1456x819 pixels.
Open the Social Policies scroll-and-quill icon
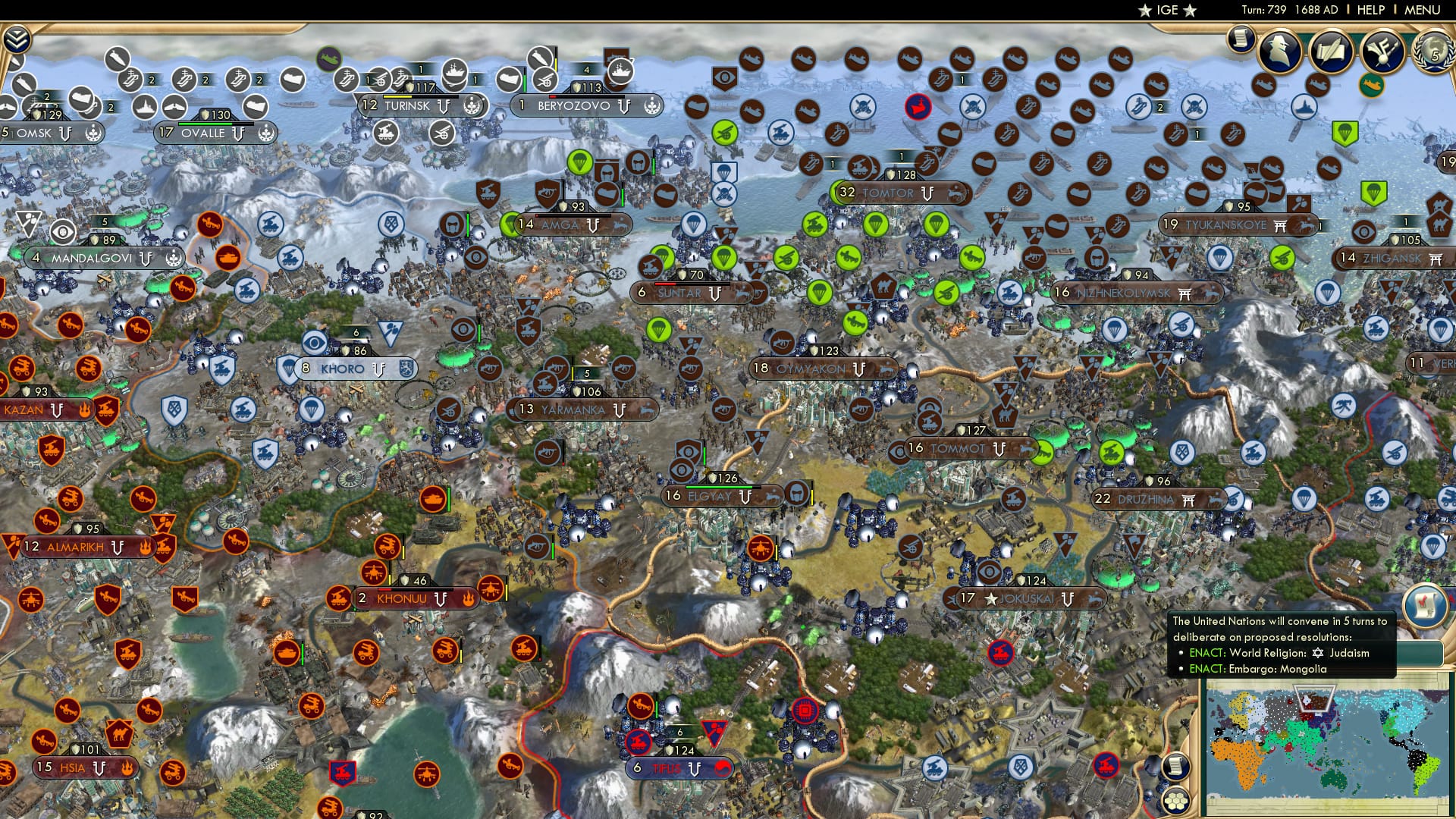point(1332,52)
